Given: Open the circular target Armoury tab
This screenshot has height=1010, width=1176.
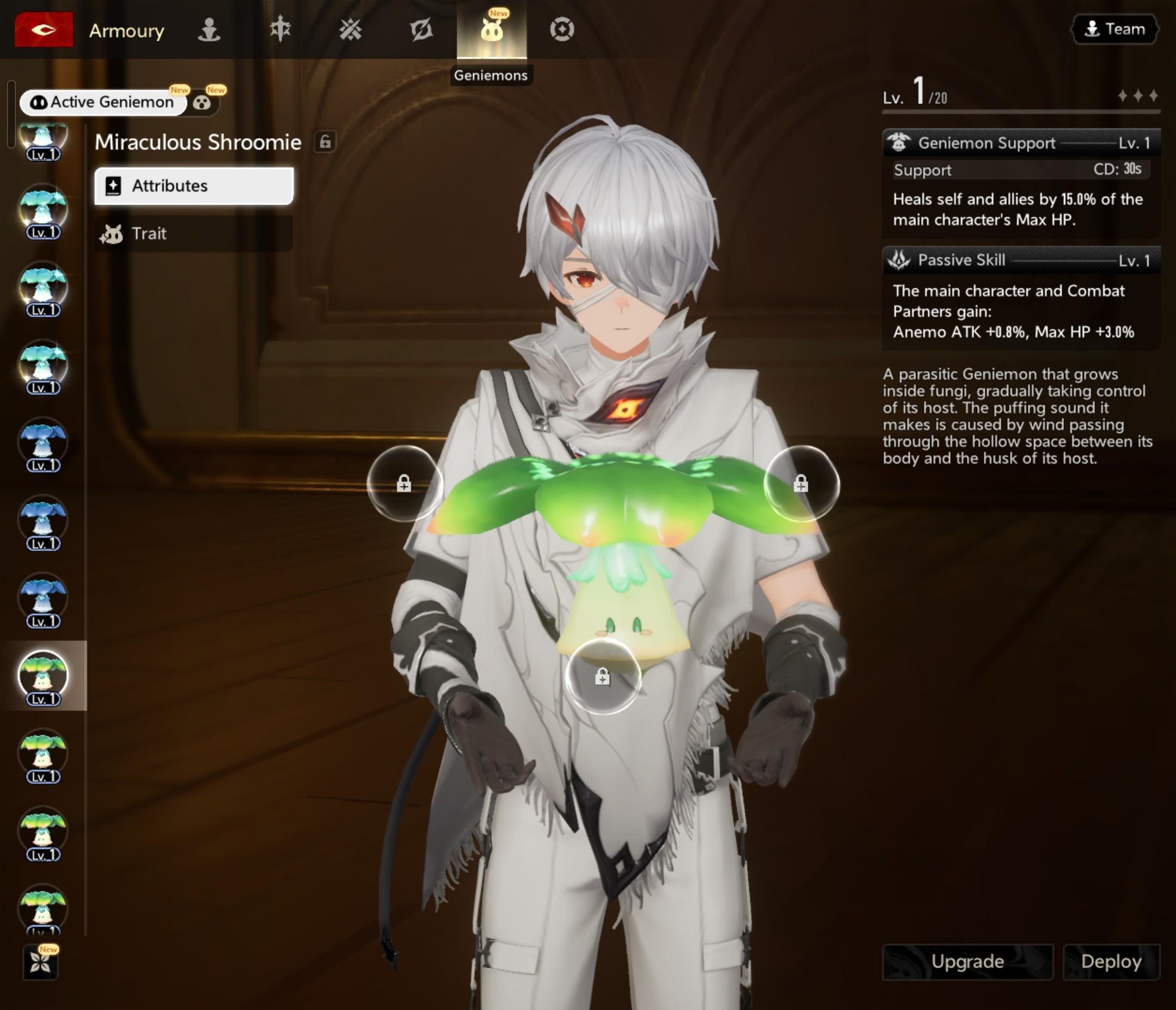Looking at the screenshot, I should click(x=562, y=29).
